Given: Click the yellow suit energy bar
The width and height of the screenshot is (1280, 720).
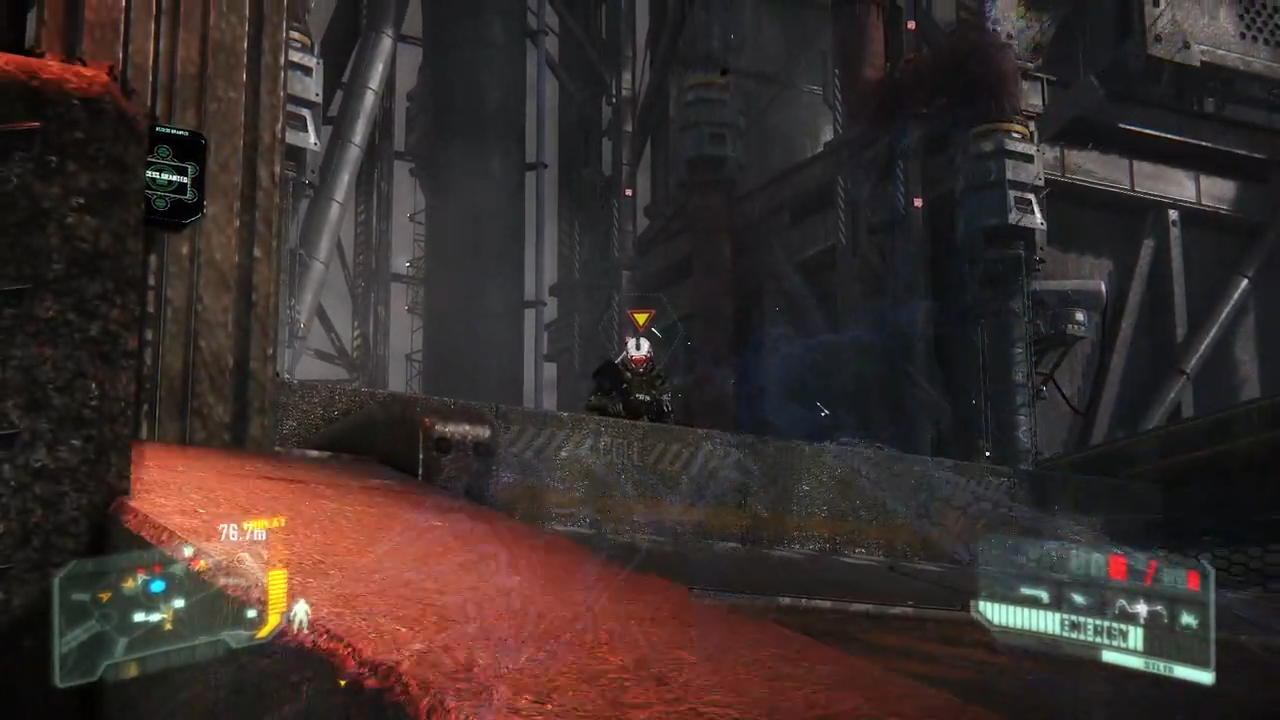Looking at the screenshot, I should click(276, 595).
